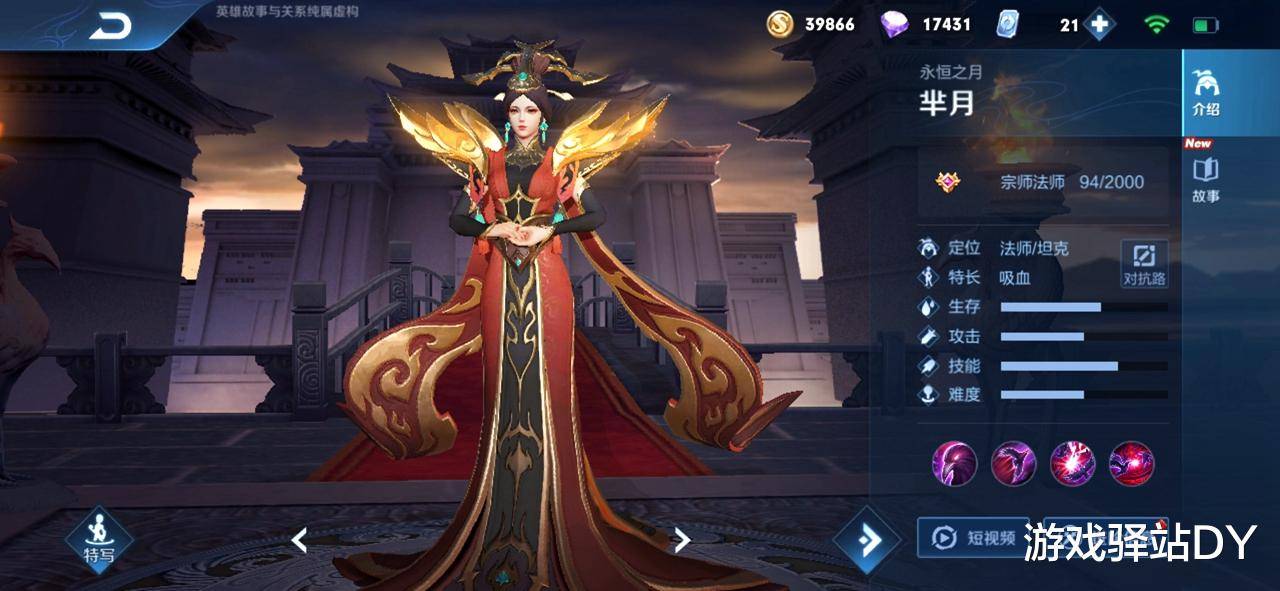Tap the 对抗路 lane button
The image size is (1280, 591).
[x=1144, y=265]
